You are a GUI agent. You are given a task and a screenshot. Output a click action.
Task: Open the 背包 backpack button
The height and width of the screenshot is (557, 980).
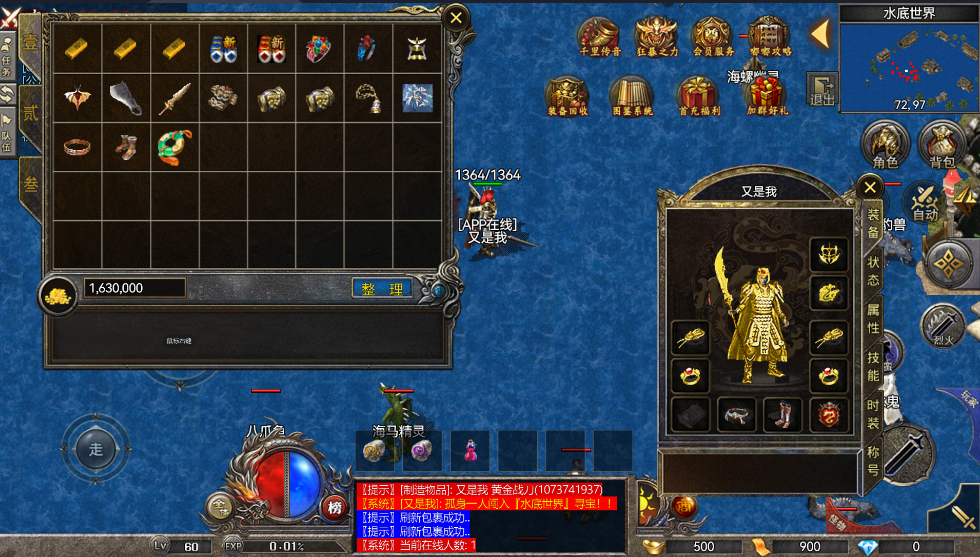[941, 145]
